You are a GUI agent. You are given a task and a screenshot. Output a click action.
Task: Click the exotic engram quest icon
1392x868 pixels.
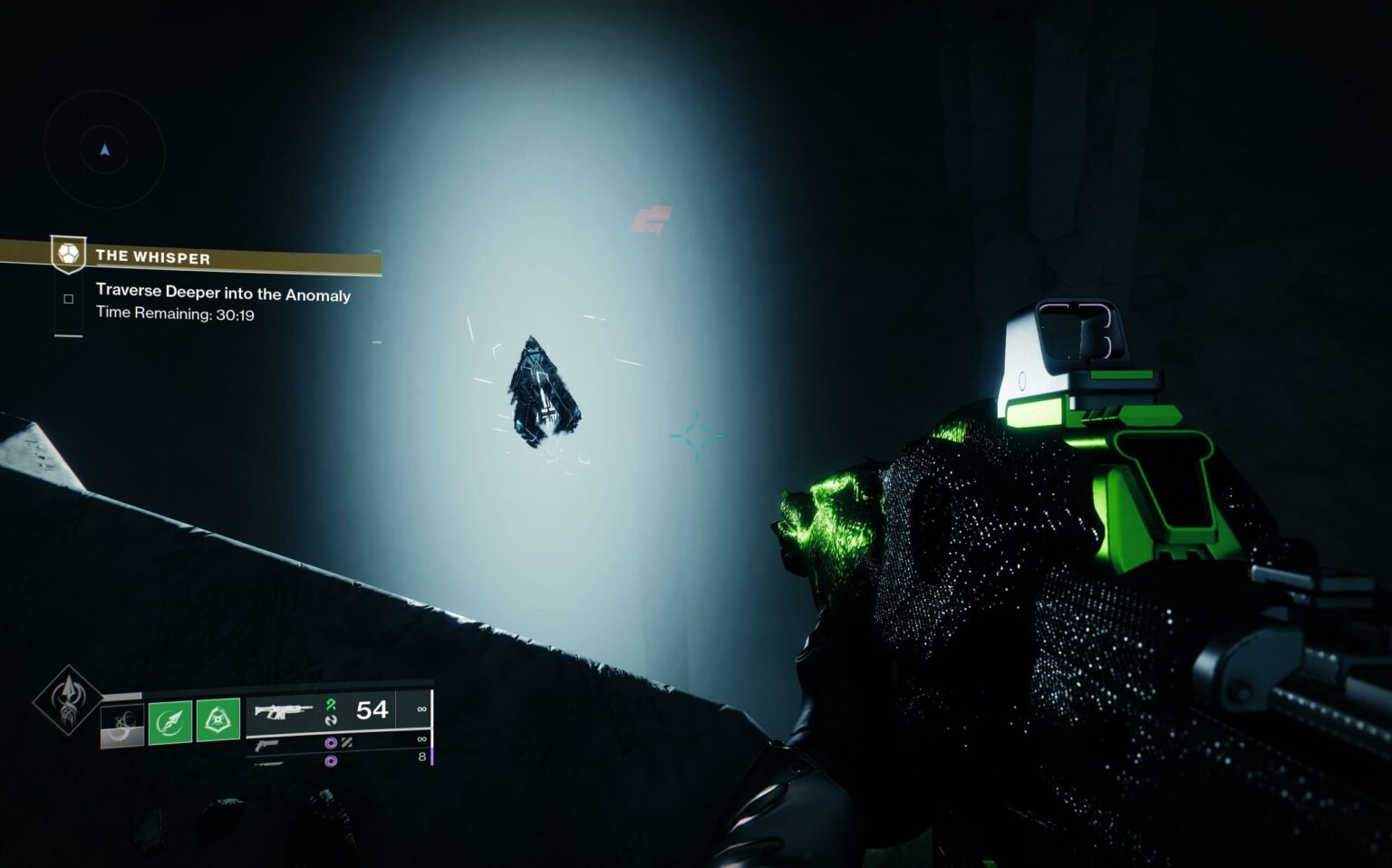pos(69,256)
